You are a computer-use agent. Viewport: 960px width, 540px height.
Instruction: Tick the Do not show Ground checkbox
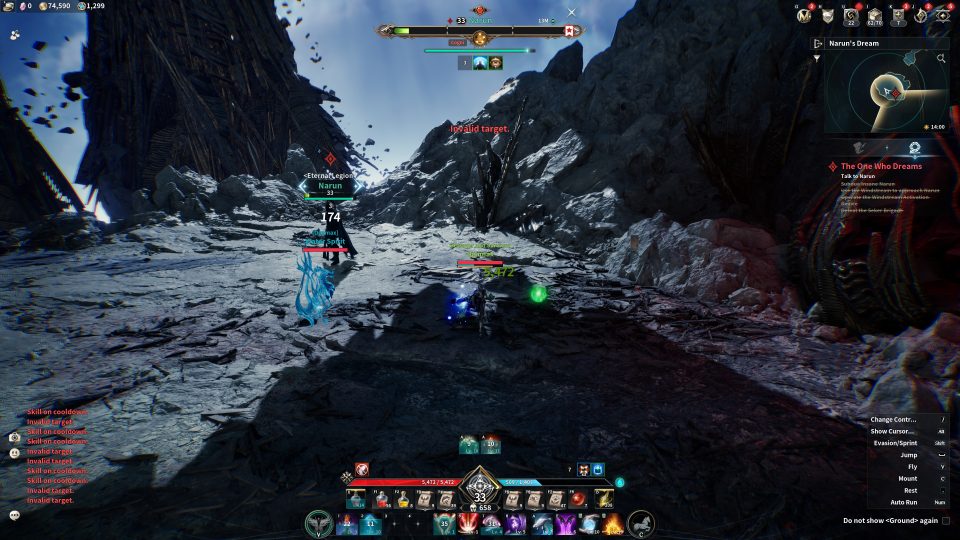click(x=946, y=520)
